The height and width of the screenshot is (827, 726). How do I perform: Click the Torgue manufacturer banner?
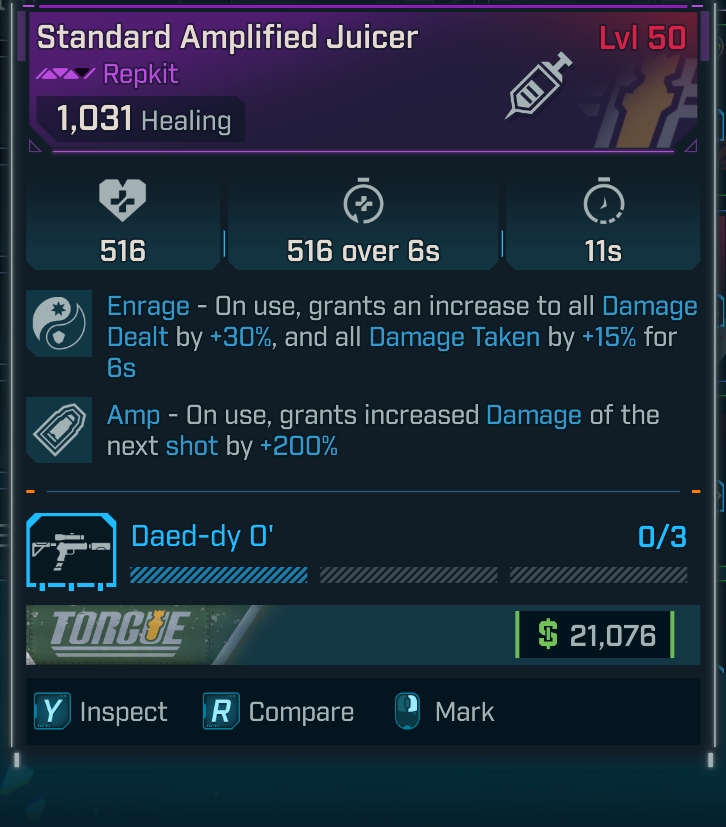click(120, 633)
